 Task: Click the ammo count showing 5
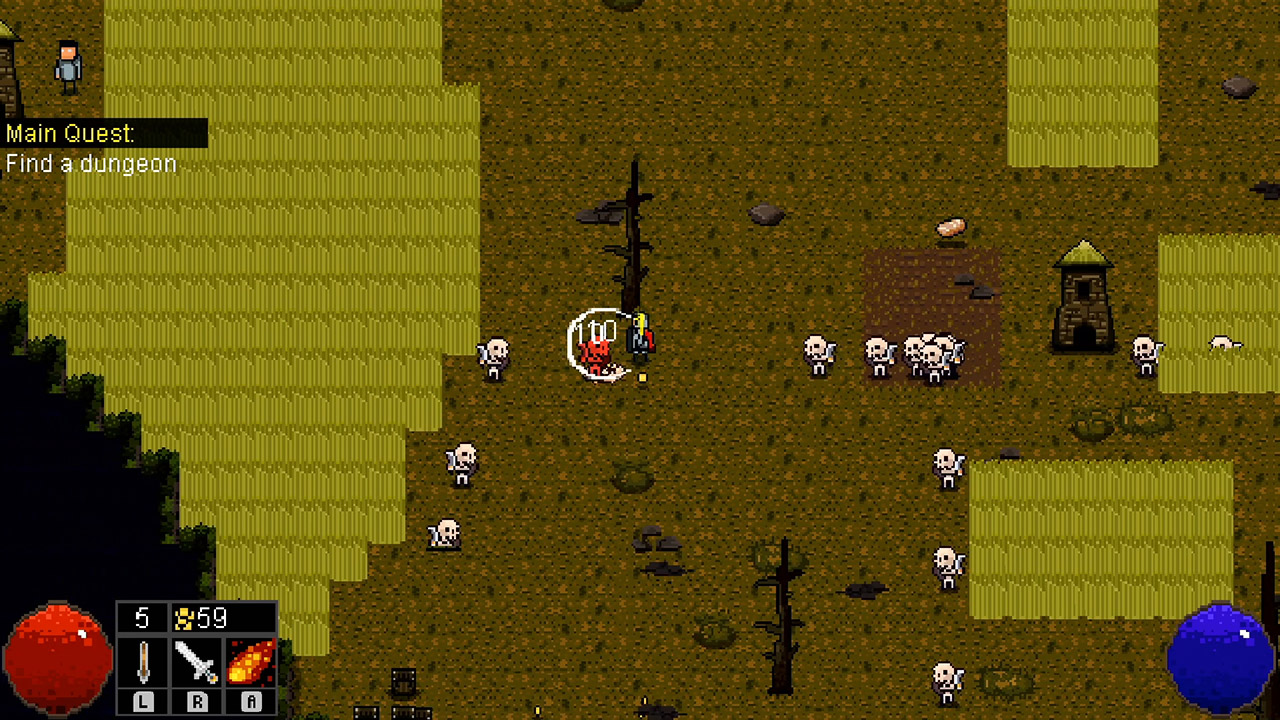pos(143,618)
